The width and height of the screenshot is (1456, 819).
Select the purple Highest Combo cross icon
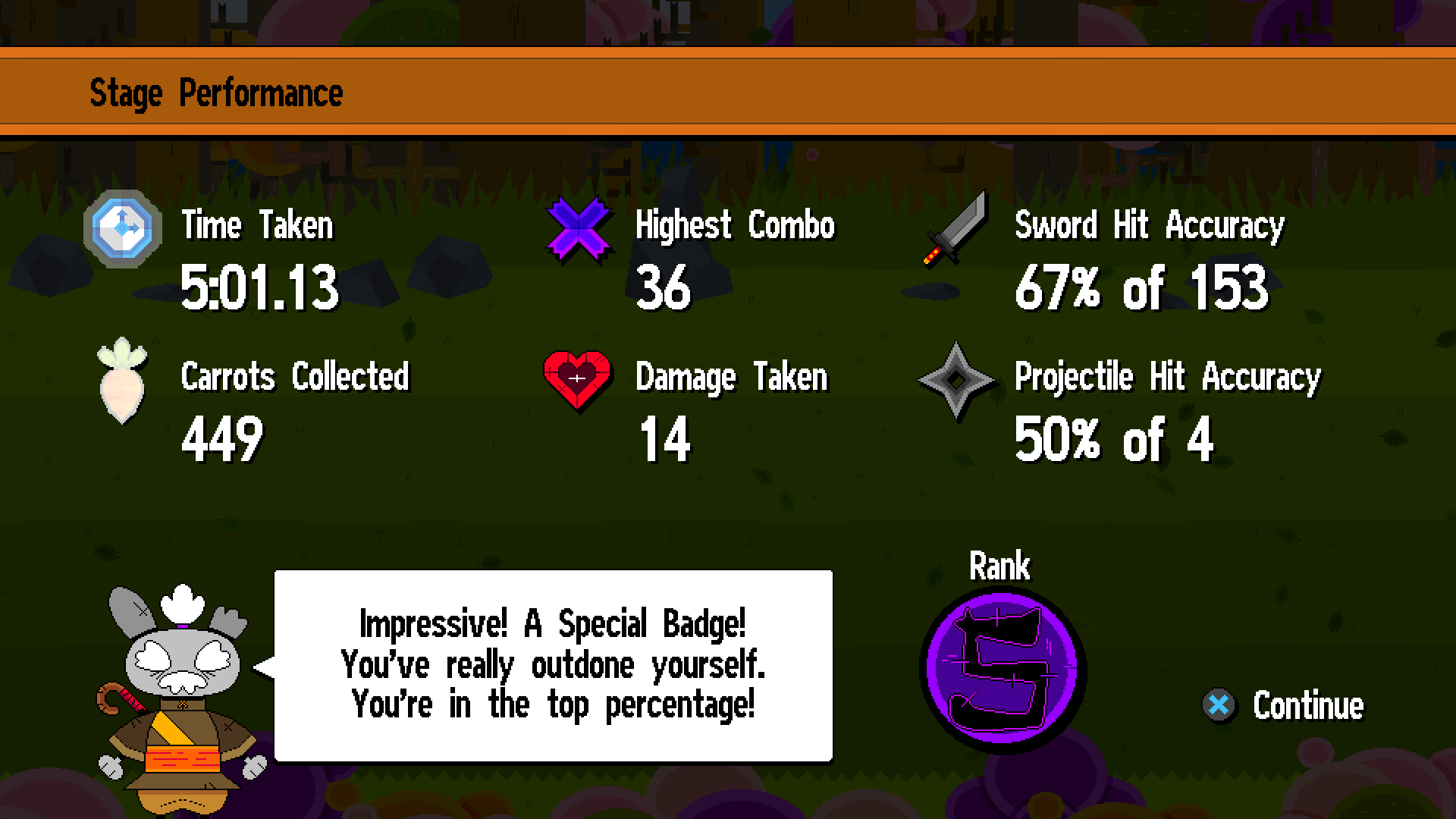pyautogui.click(x=578, y=228)
